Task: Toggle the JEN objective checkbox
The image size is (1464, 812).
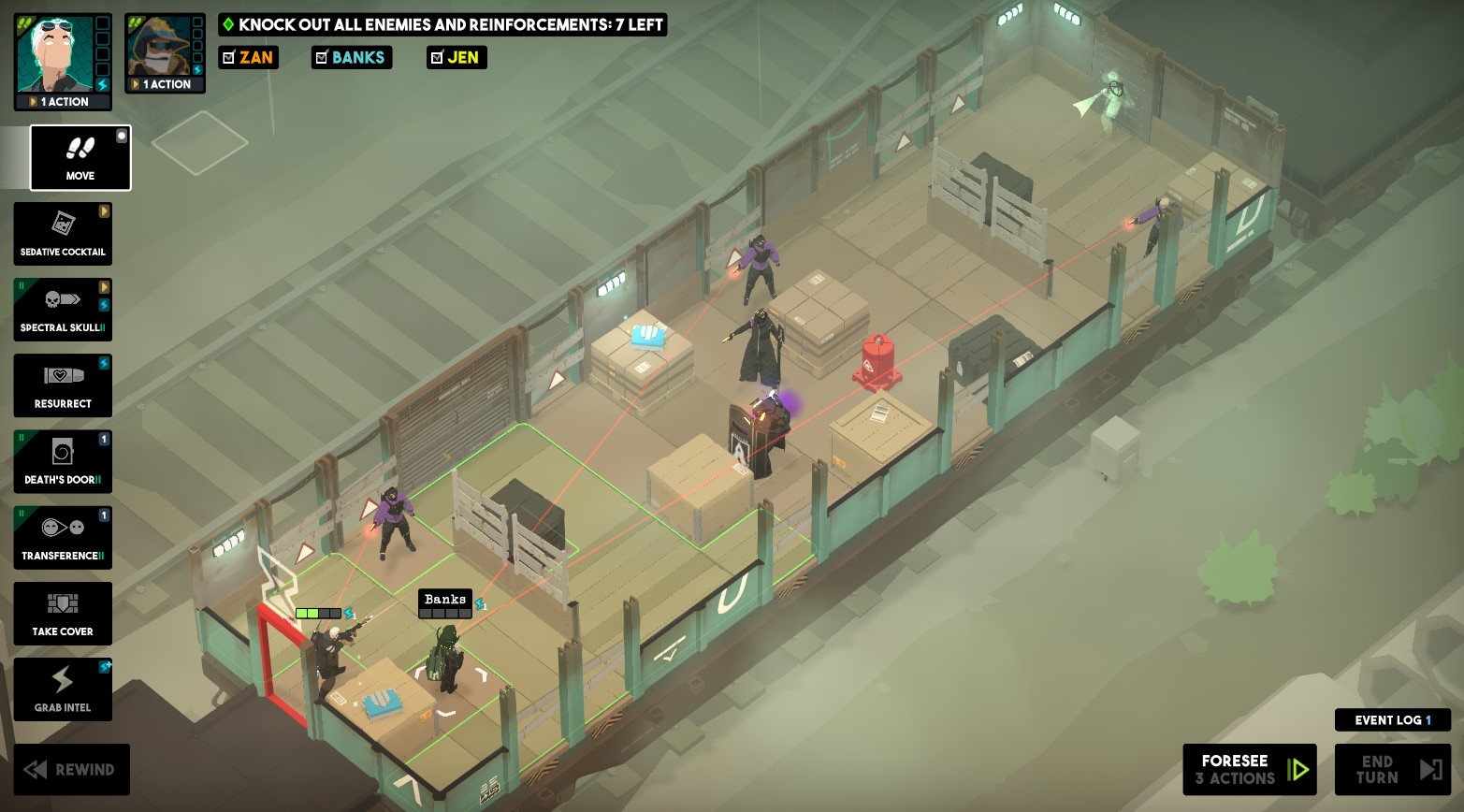Action: point(436,57)
